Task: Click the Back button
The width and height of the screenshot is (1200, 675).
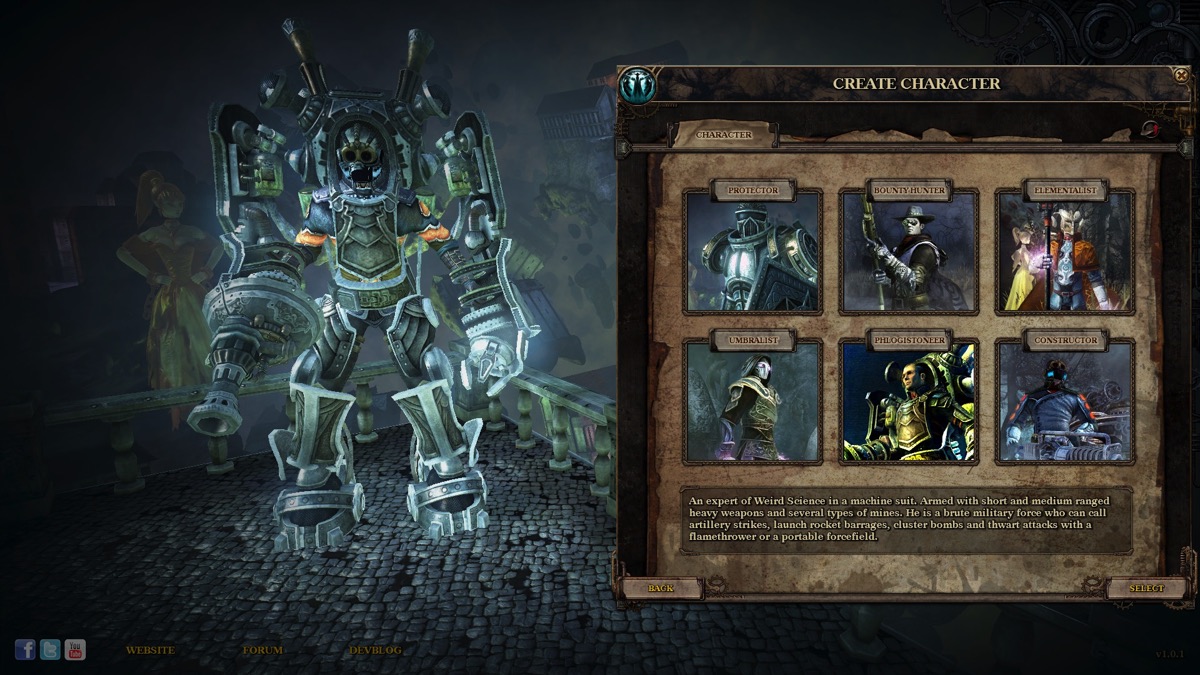Action: click(661, 588)
